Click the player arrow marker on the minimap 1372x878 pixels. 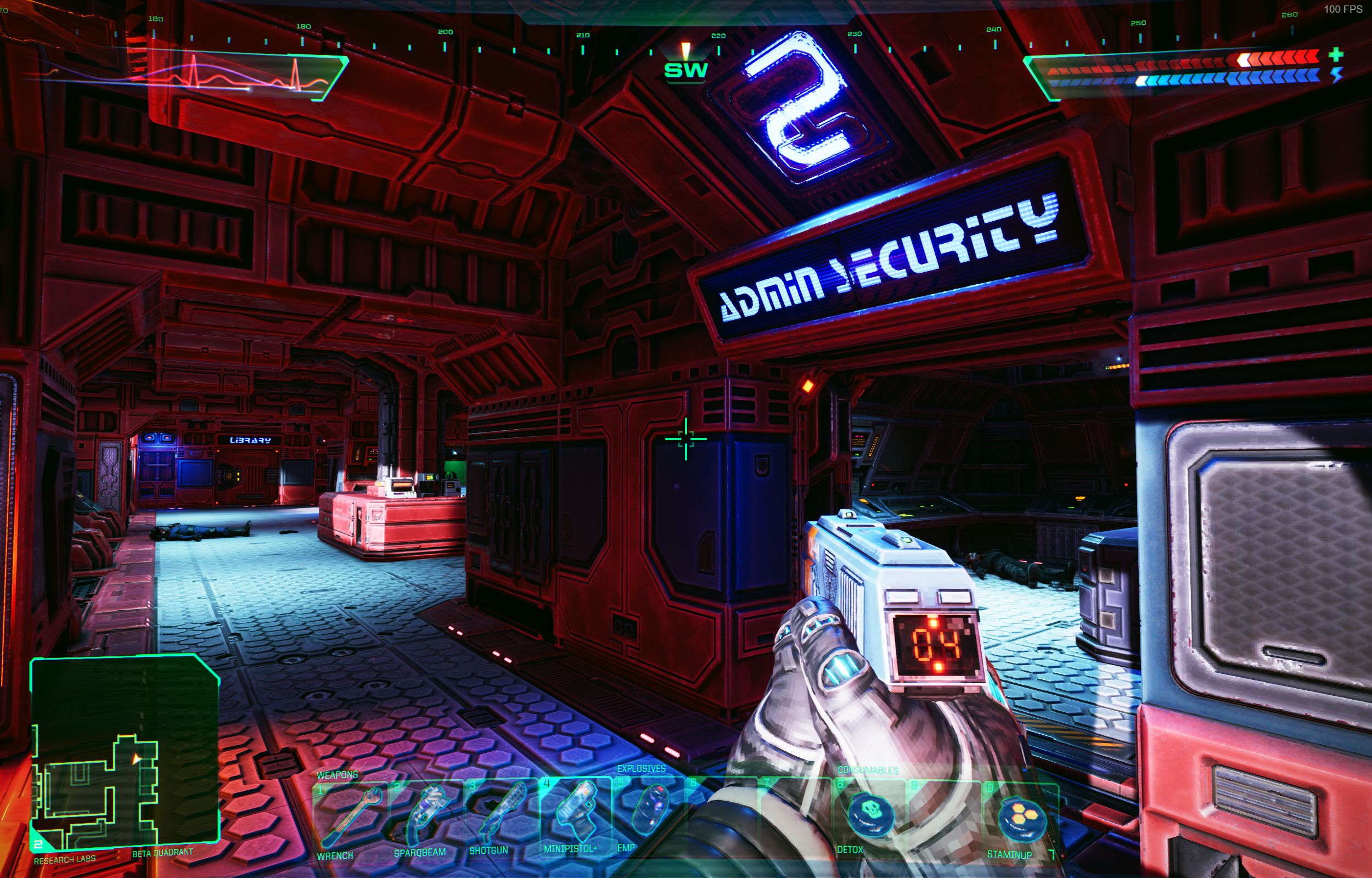(137, 759)
